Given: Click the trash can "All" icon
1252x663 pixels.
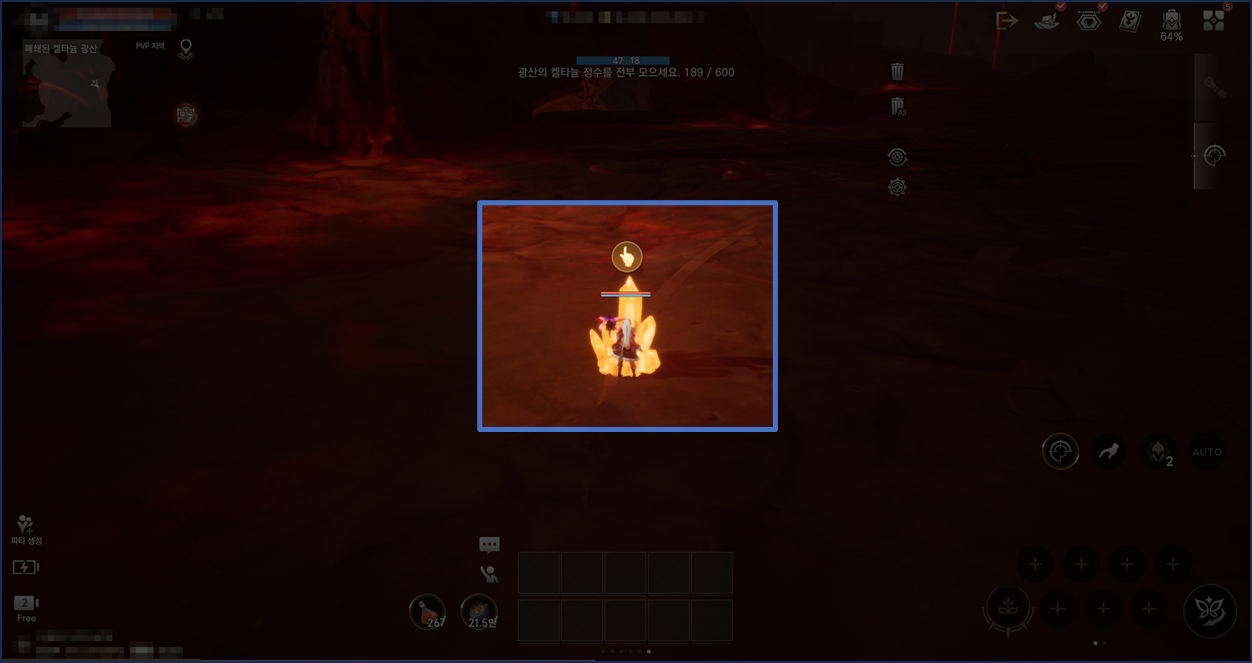Looking at the screenshot, I should pyautogui.click(x=898, y=106).
